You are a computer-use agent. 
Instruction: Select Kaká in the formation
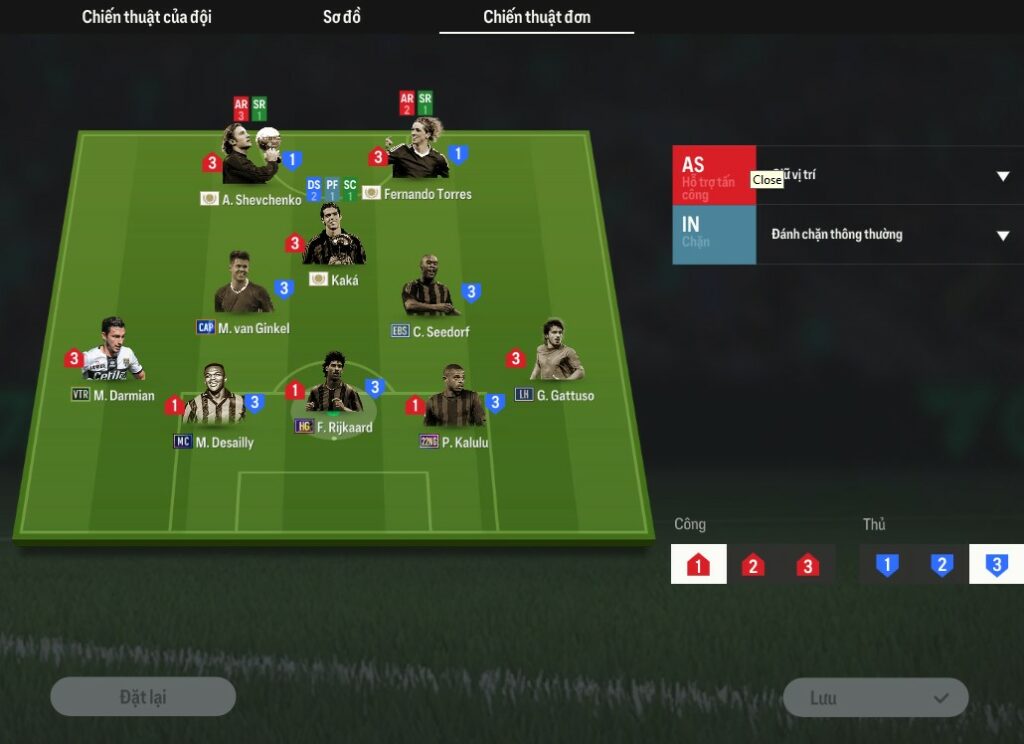click(333, 238)
